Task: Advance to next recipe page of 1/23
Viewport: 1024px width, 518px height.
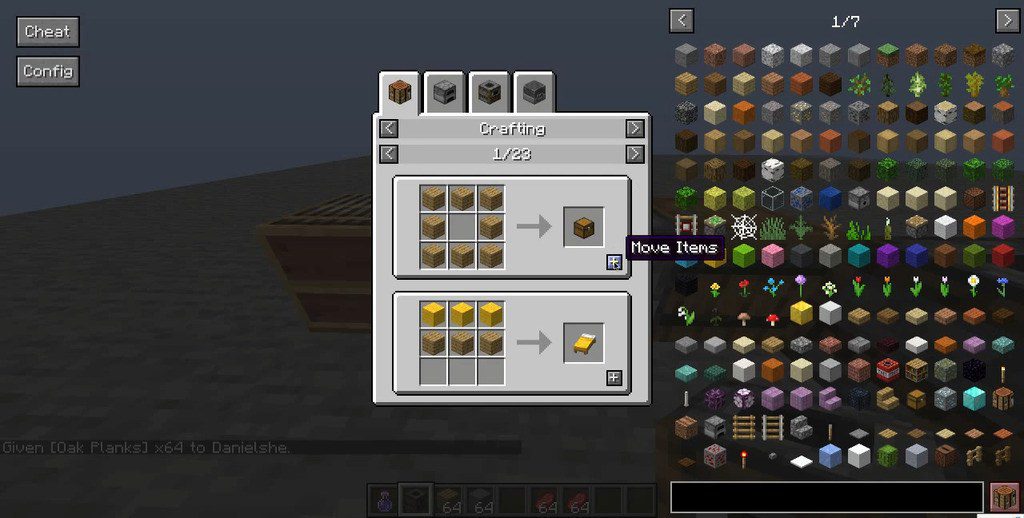Action: click(x=634, y=153)
